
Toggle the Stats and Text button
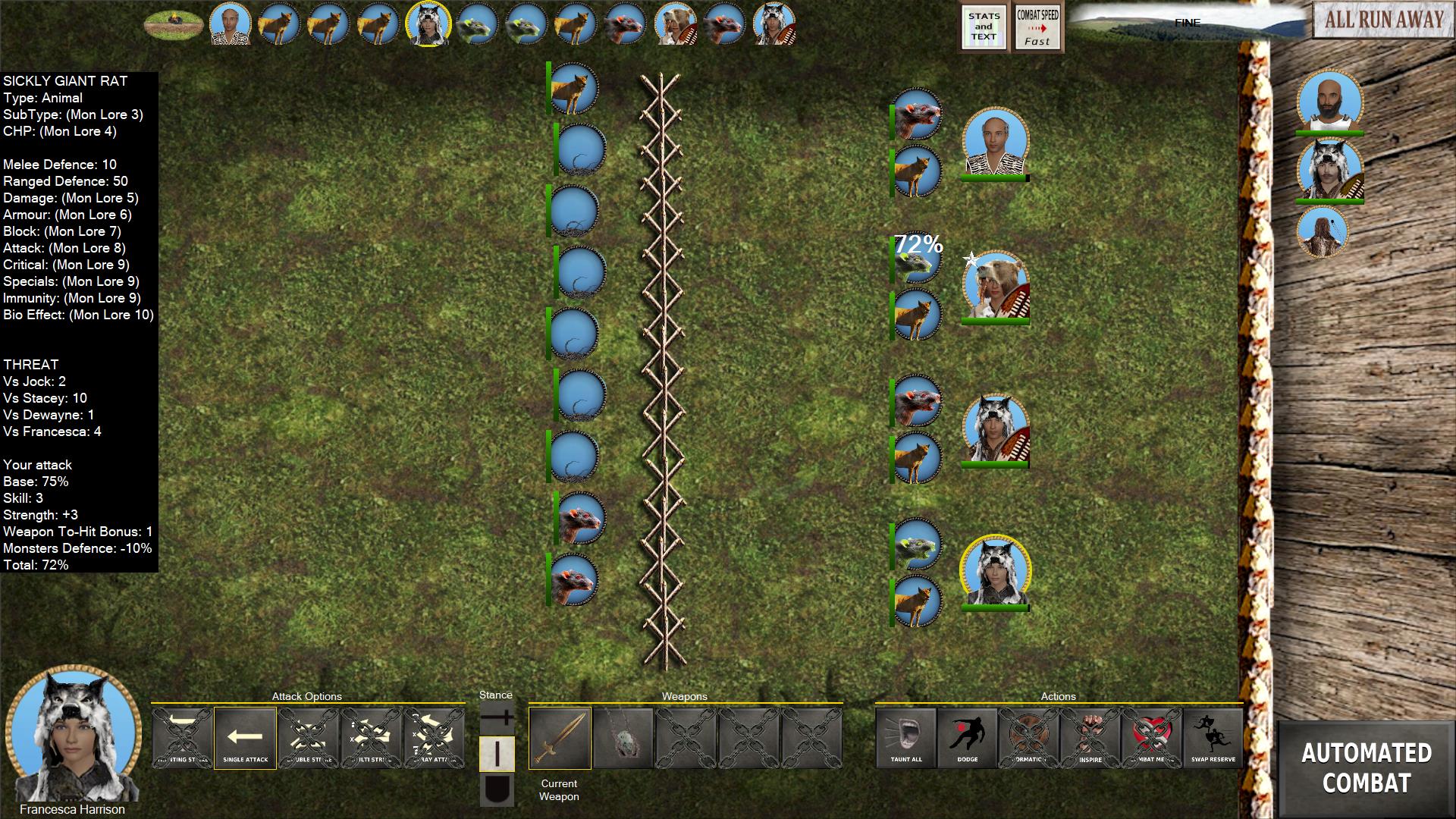(984, 28)
